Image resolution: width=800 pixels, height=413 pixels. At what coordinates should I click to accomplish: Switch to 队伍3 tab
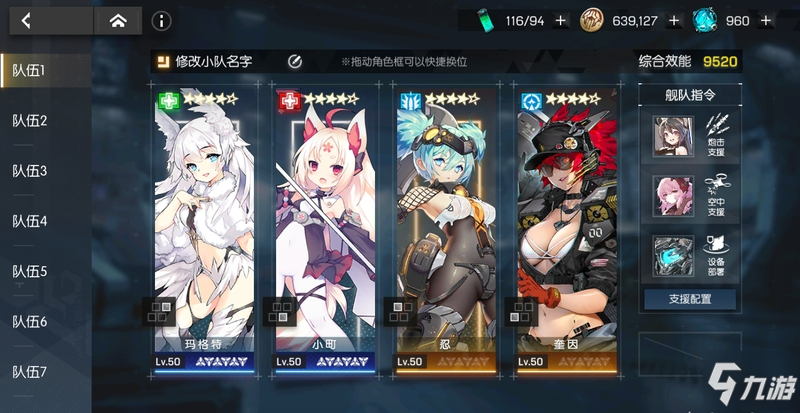click(30, 171)
